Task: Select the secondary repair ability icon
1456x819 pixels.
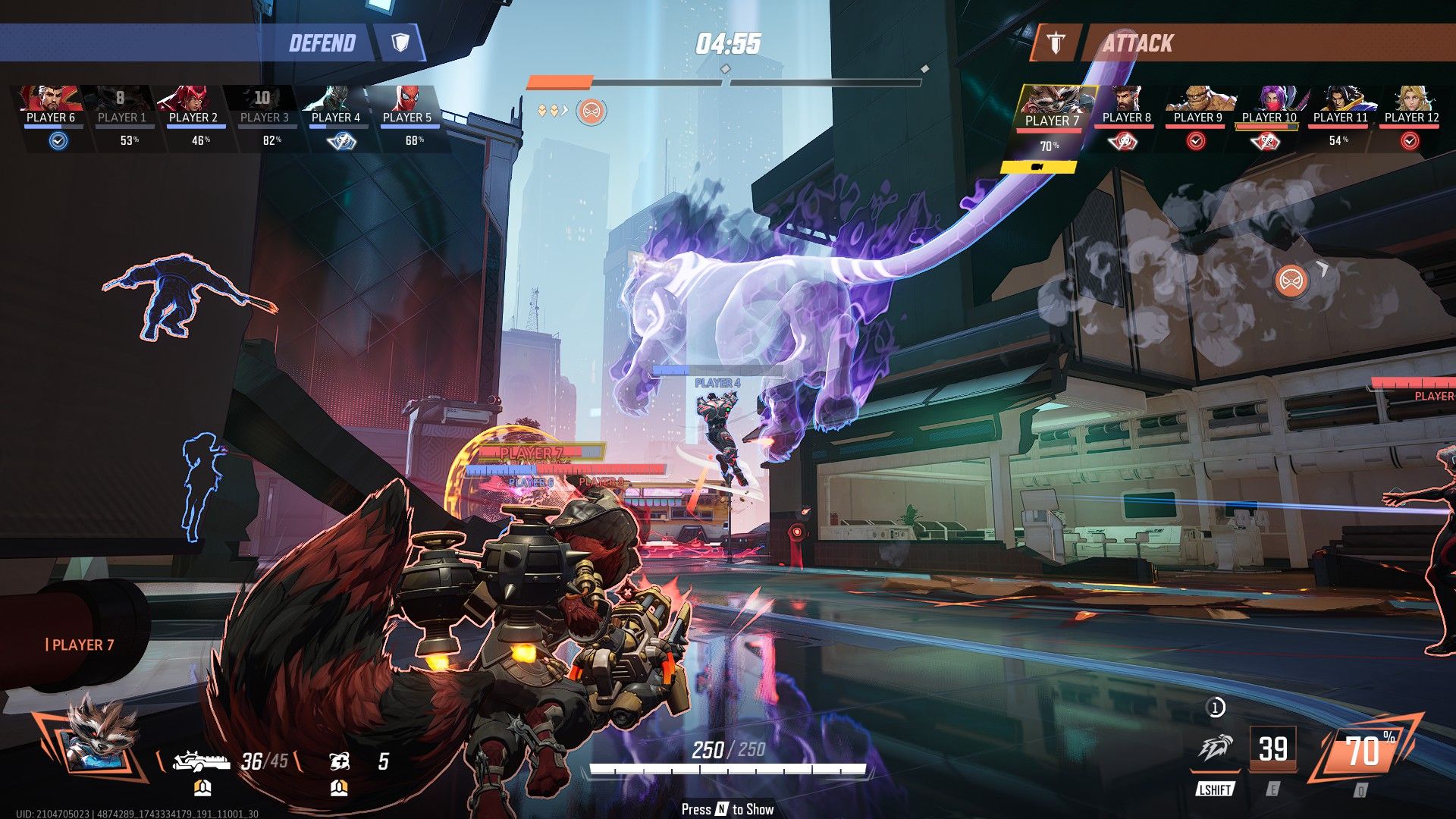Action: pyautogui.click(x=340, y=761)
